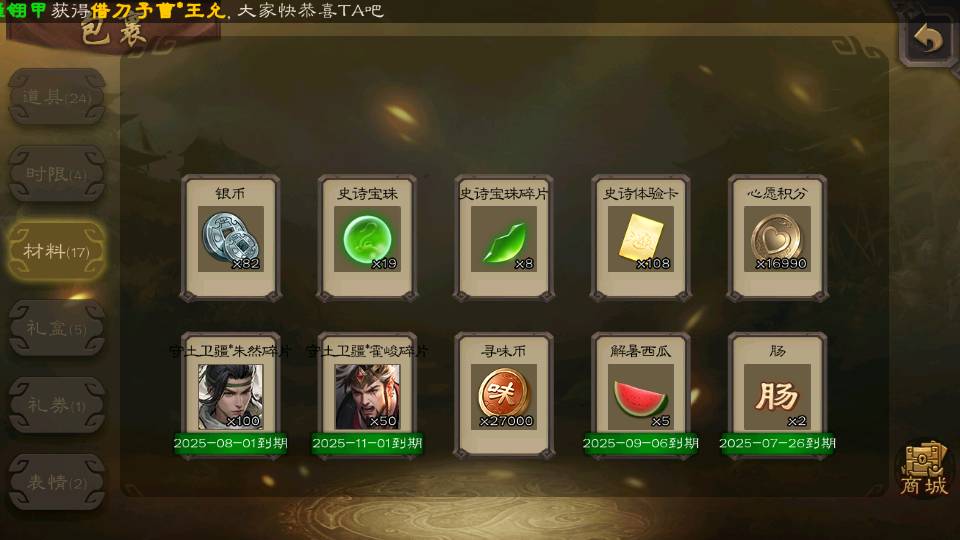
Task: Select the 霍峻碎片 character fragment
Action: pyautogui.click(x=367, y=396)
